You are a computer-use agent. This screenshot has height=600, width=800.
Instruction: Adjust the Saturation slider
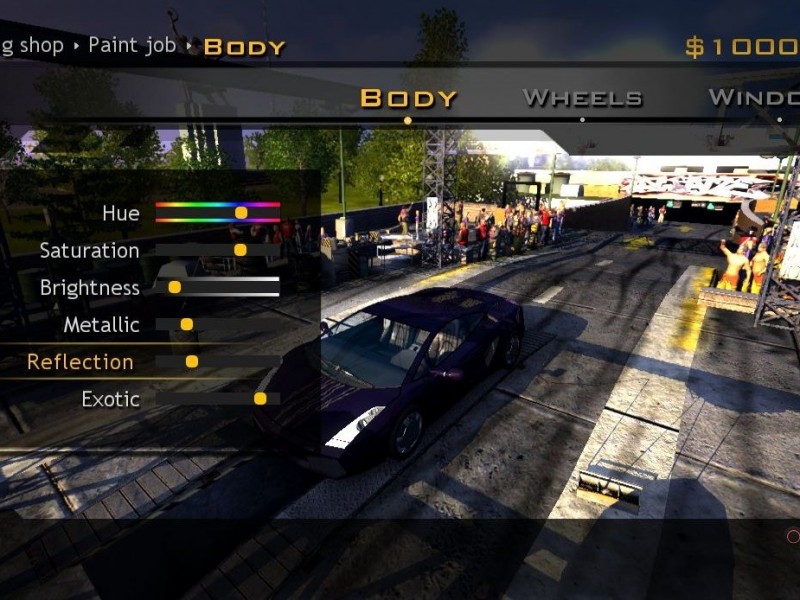218,250
